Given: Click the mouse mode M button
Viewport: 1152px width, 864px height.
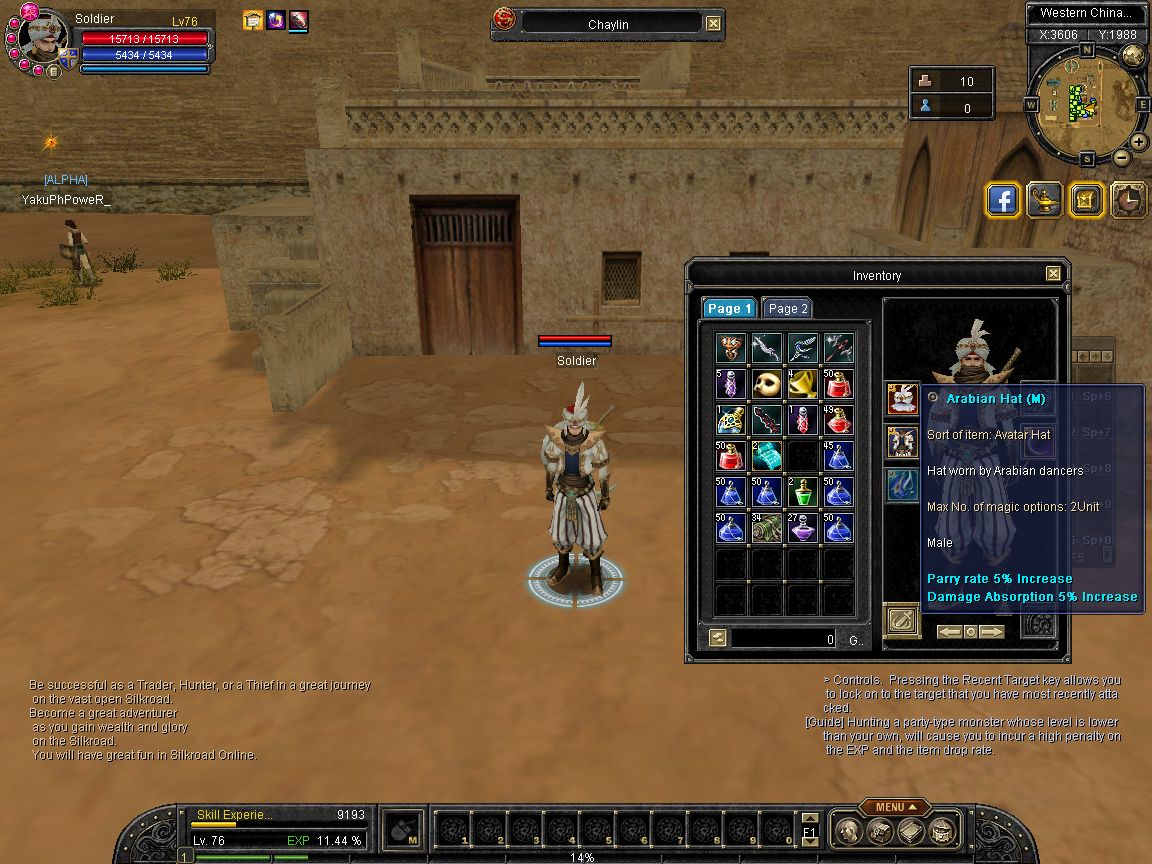Looking at the screenshot, I should click(402, 830).
